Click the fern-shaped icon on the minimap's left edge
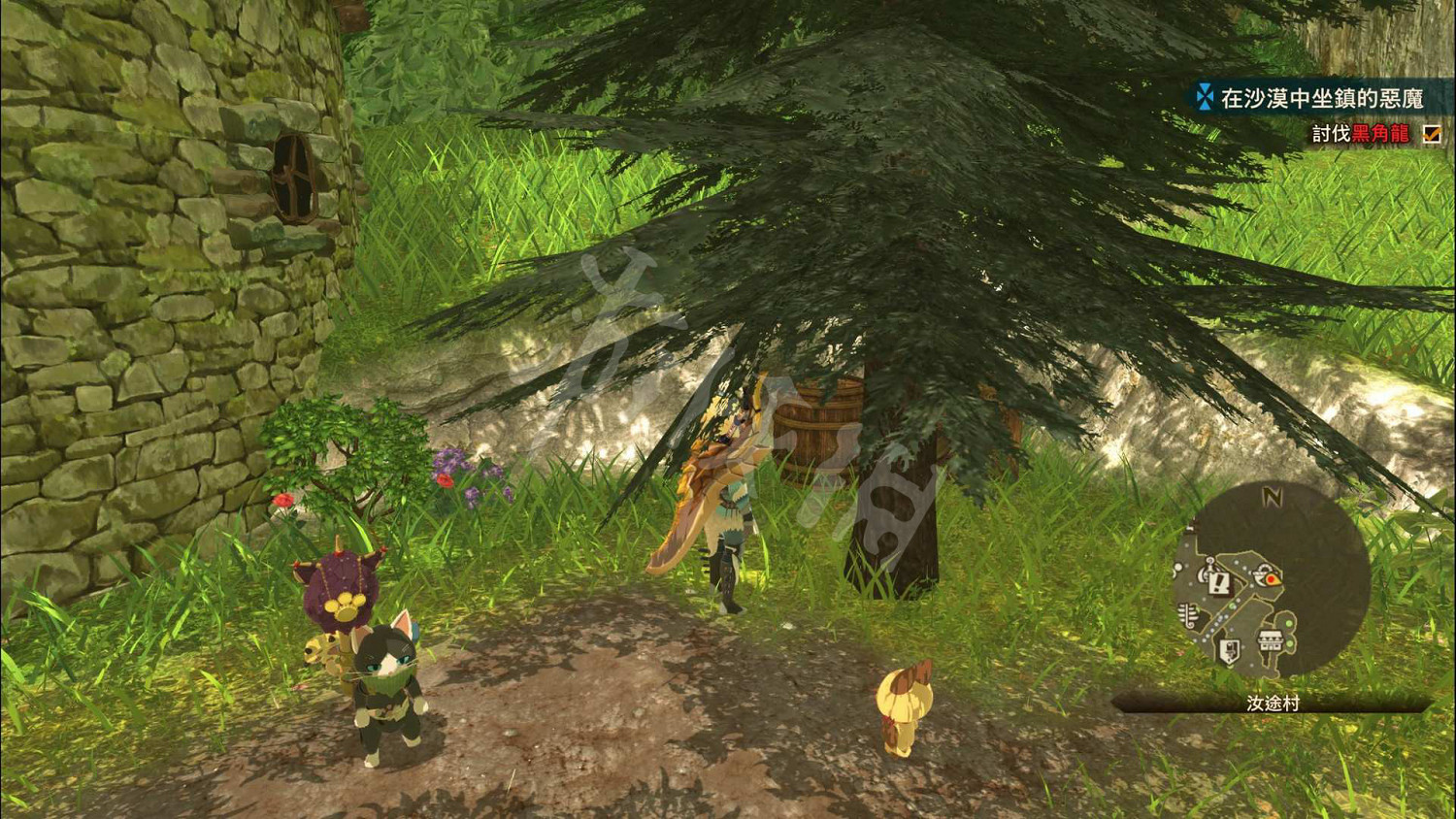 [x=1187, y=613]
